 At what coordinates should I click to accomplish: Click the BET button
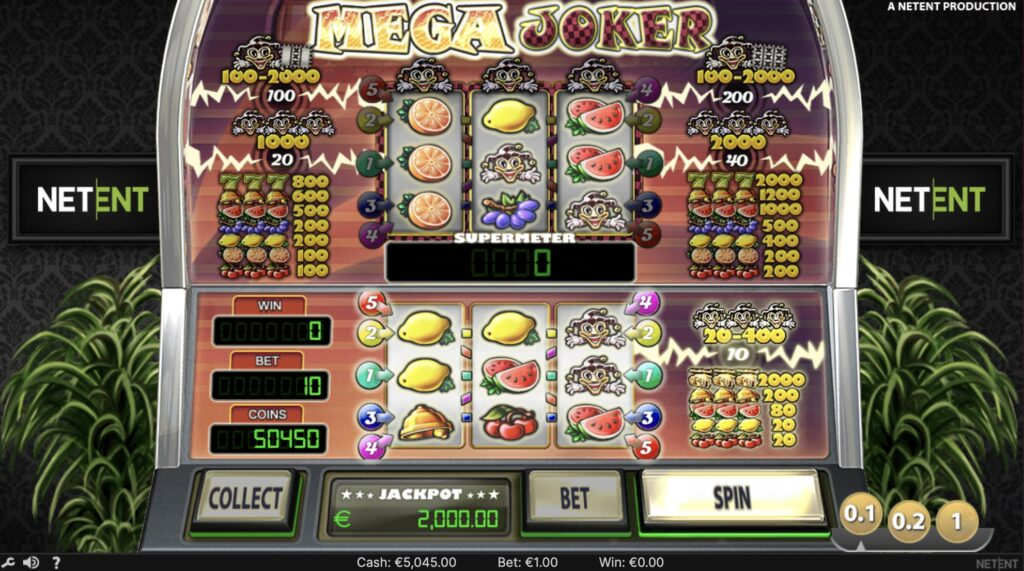coord(574,498)
